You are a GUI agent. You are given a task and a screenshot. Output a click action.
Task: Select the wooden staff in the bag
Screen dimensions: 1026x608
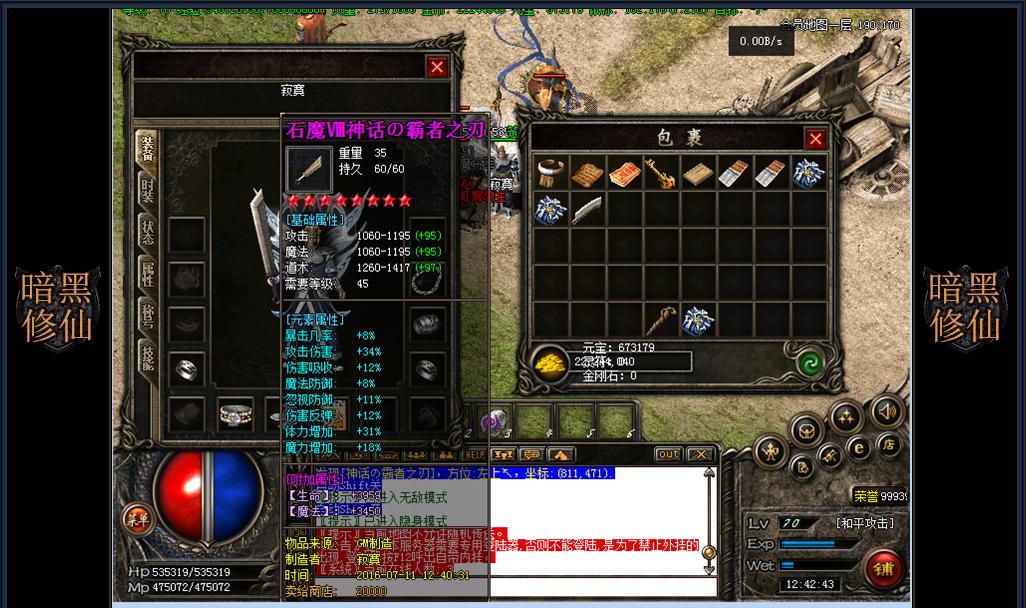(x=661, y=320)
